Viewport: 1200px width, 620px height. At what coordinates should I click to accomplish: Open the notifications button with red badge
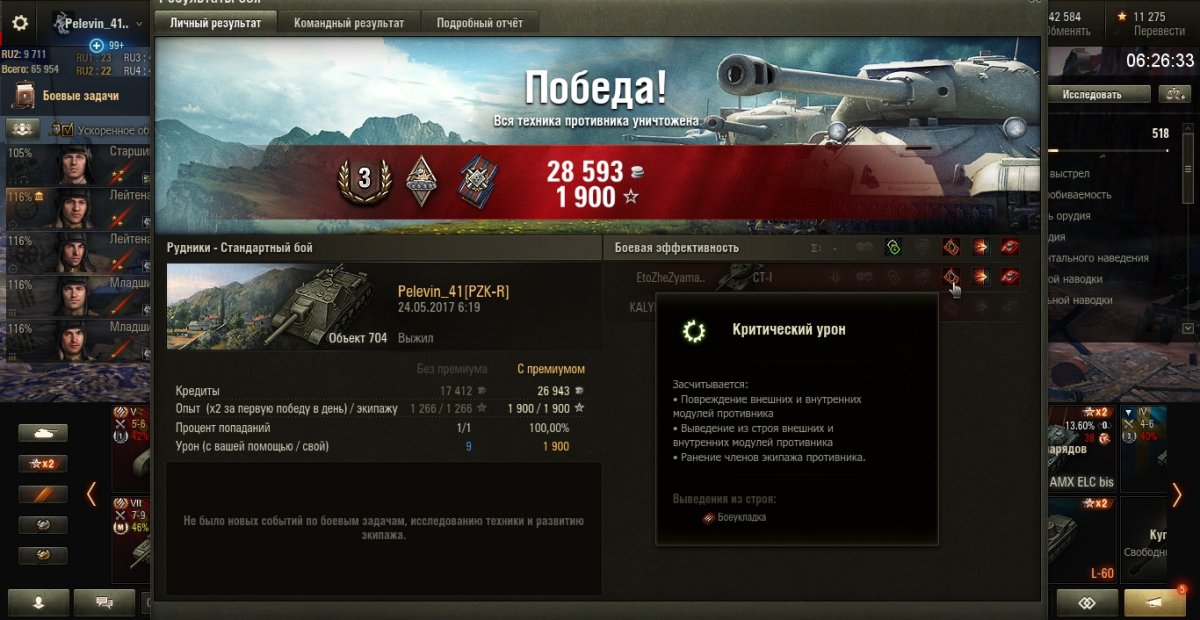1155,603
